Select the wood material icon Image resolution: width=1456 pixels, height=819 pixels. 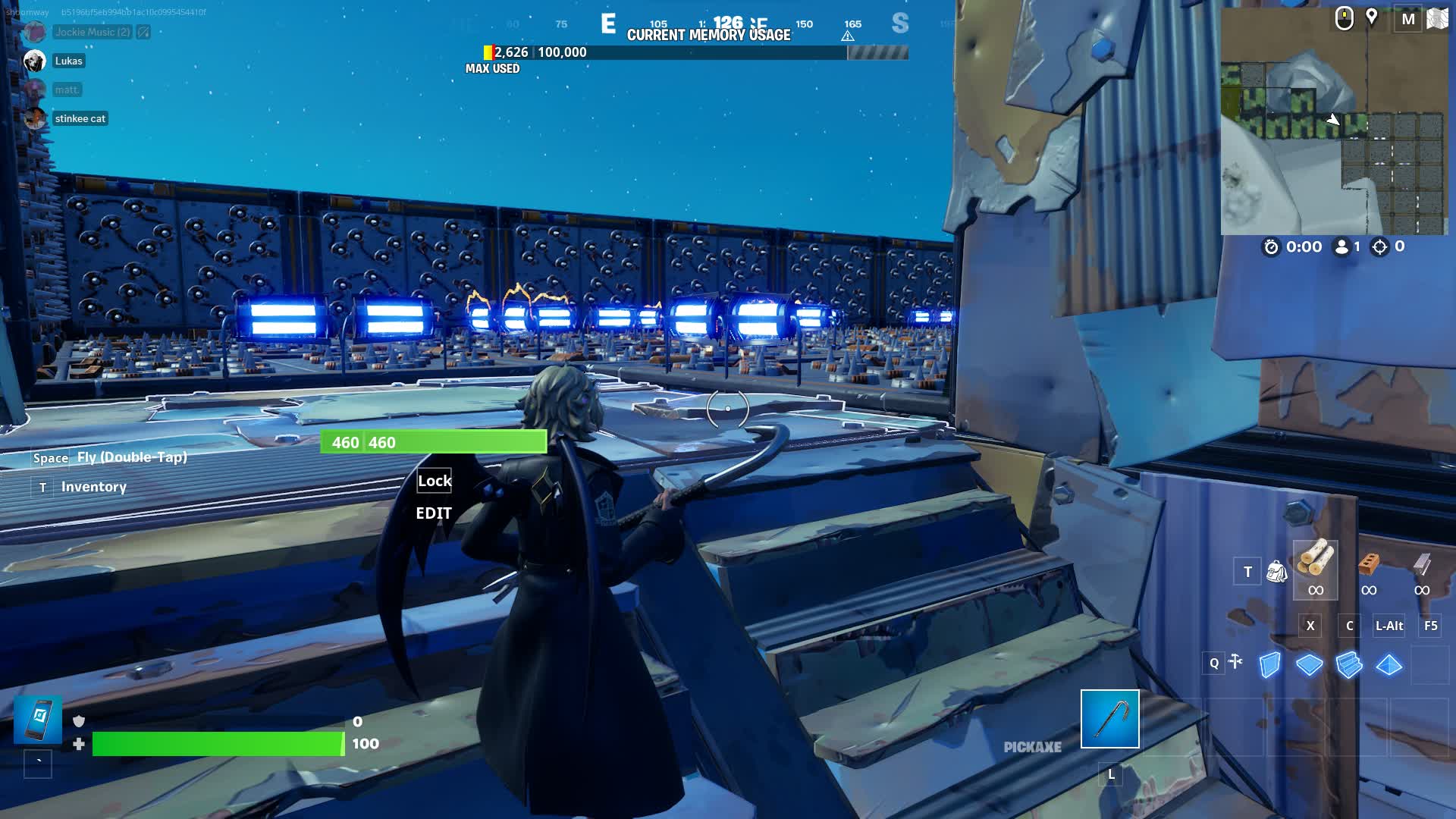click(1314, 565)
